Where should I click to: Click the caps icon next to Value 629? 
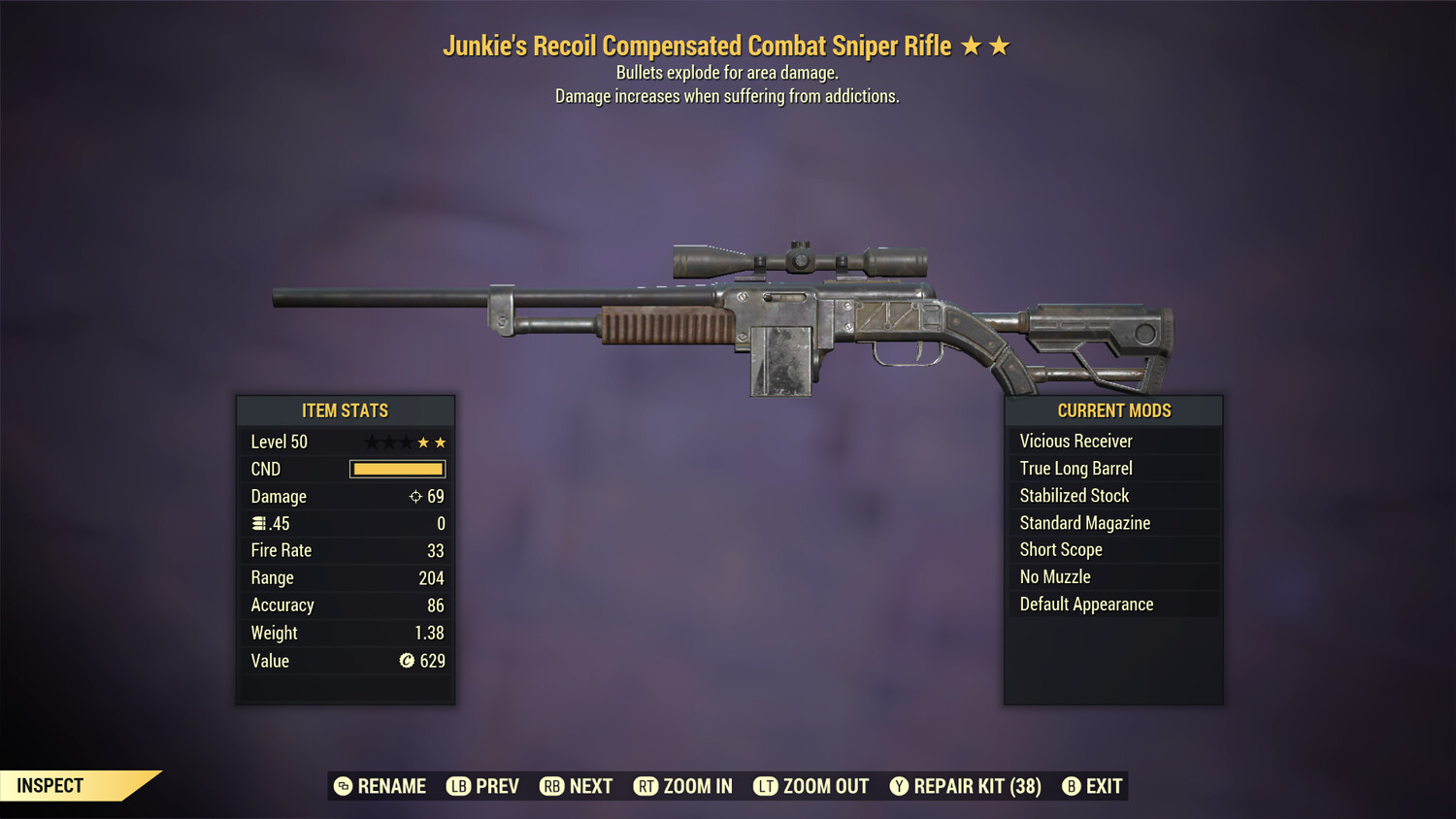(409, 661)
